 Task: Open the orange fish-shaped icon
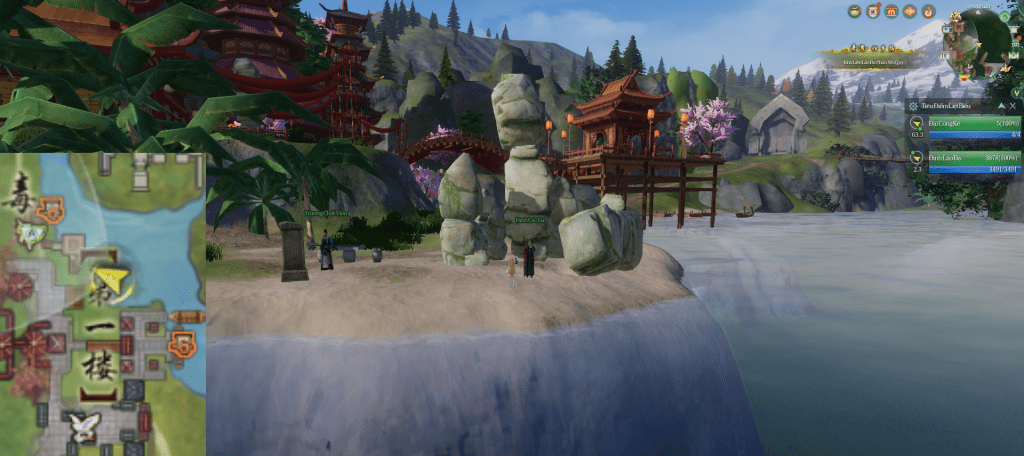coord(910,11)
